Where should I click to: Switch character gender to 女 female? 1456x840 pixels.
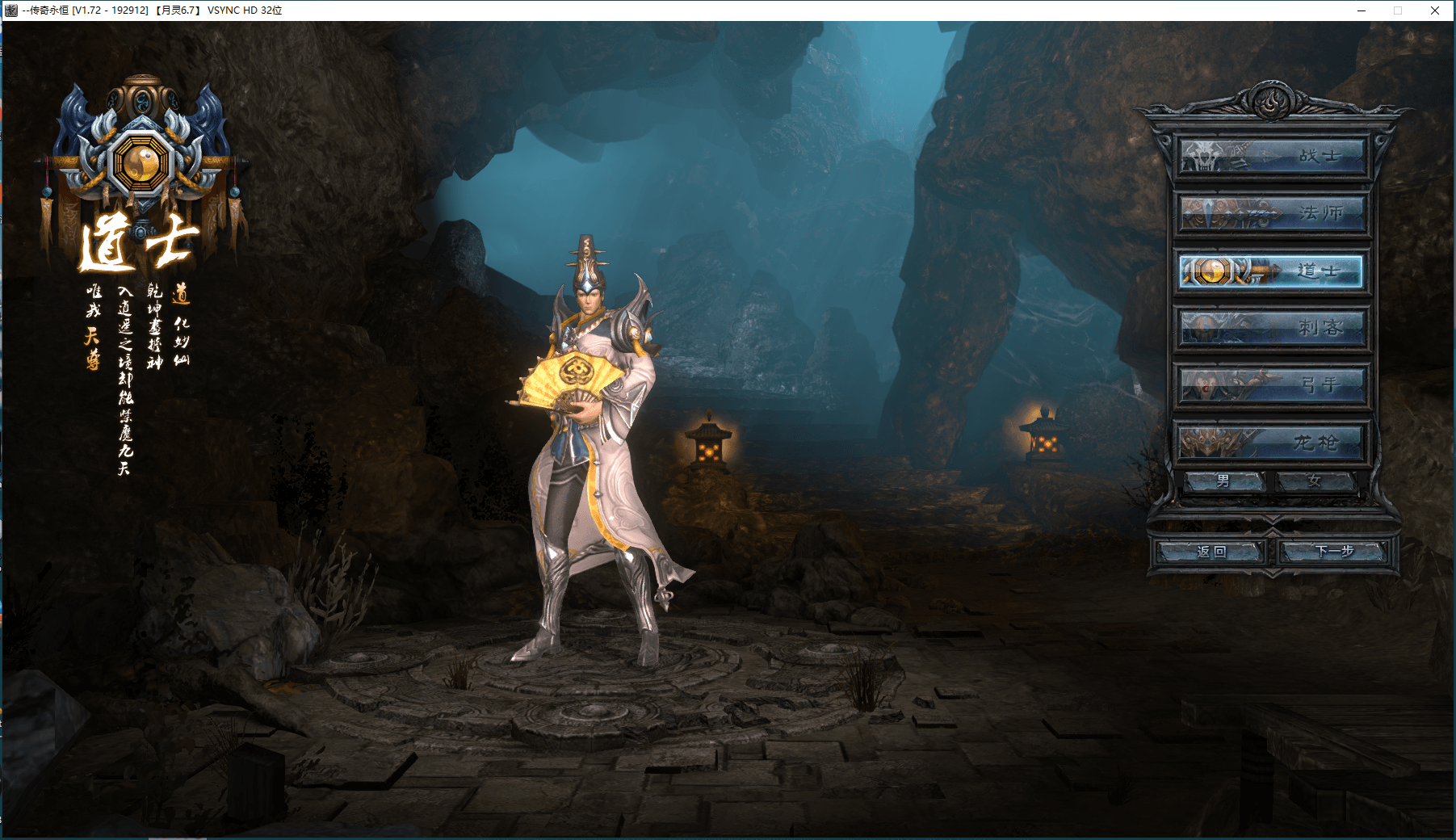pyautogui.click(x=1315, y=481)
